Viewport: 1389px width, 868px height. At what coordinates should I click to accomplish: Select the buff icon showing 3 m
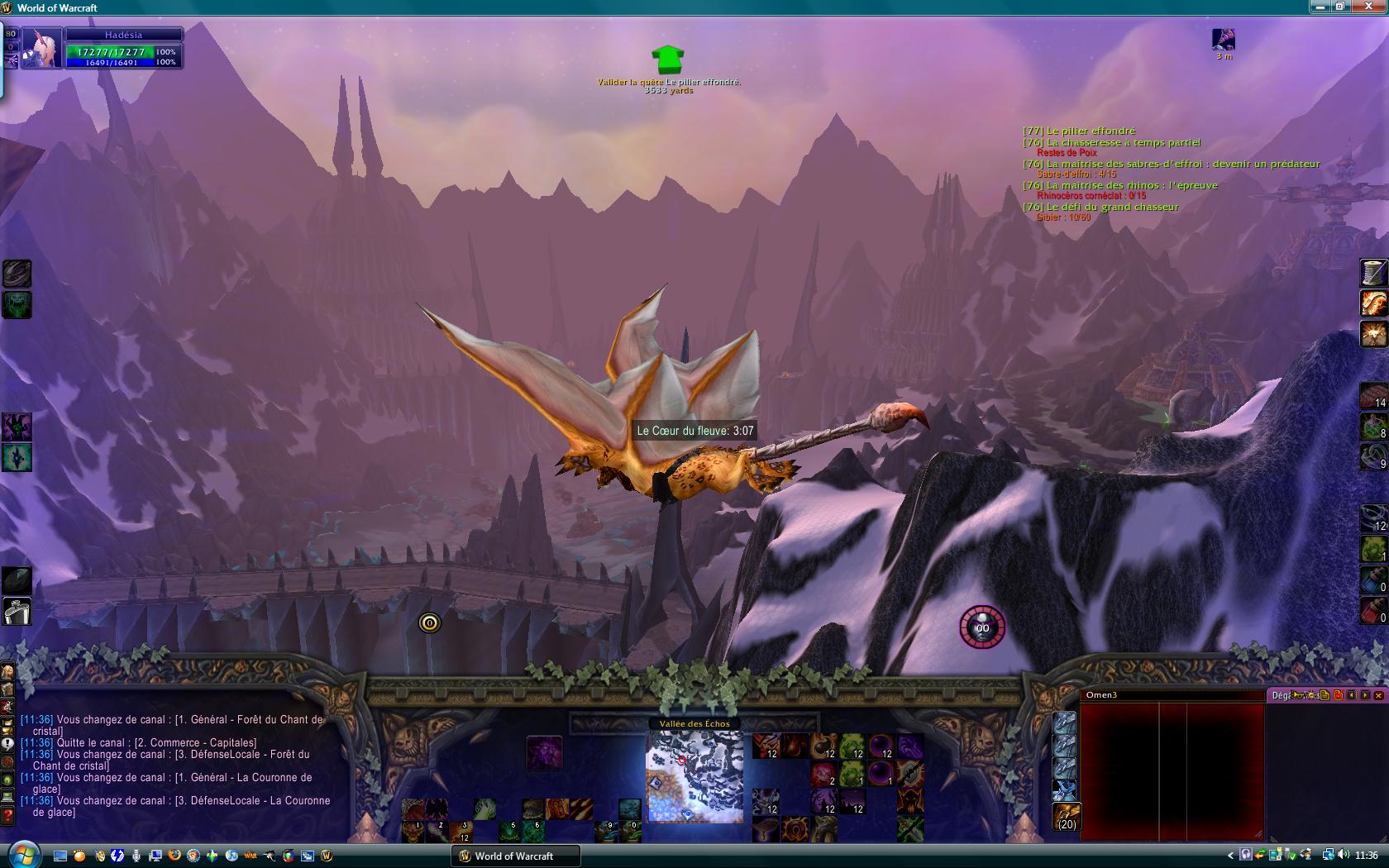1224,40
